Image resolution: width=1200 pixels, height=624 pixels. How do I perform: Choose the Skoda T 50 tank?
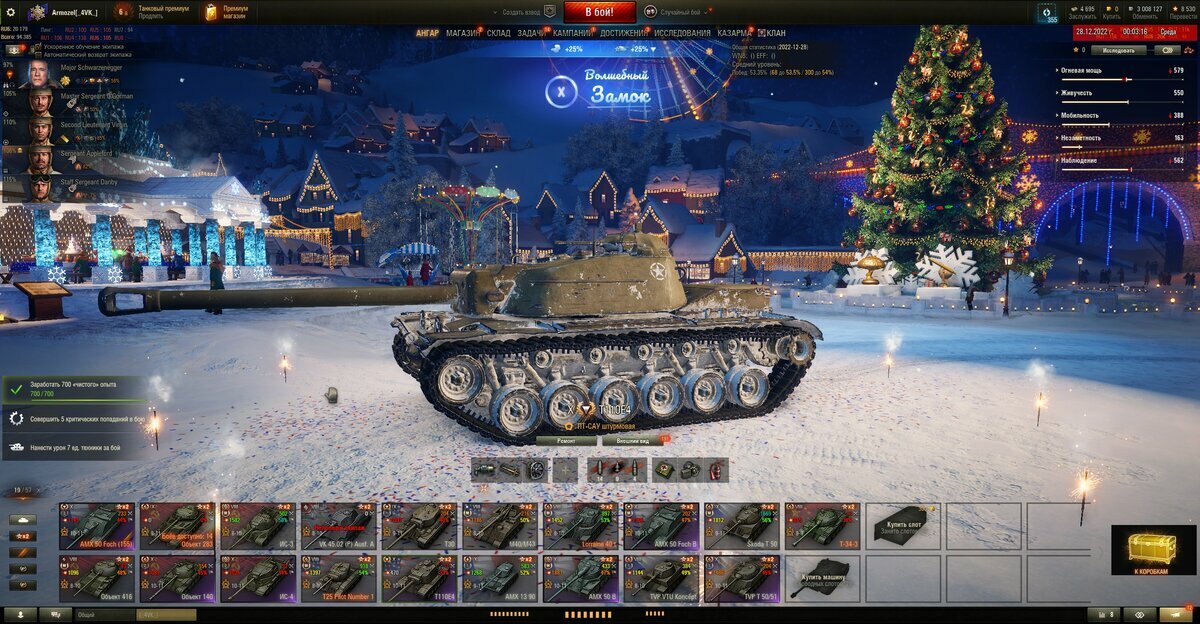tap(742, 525)
